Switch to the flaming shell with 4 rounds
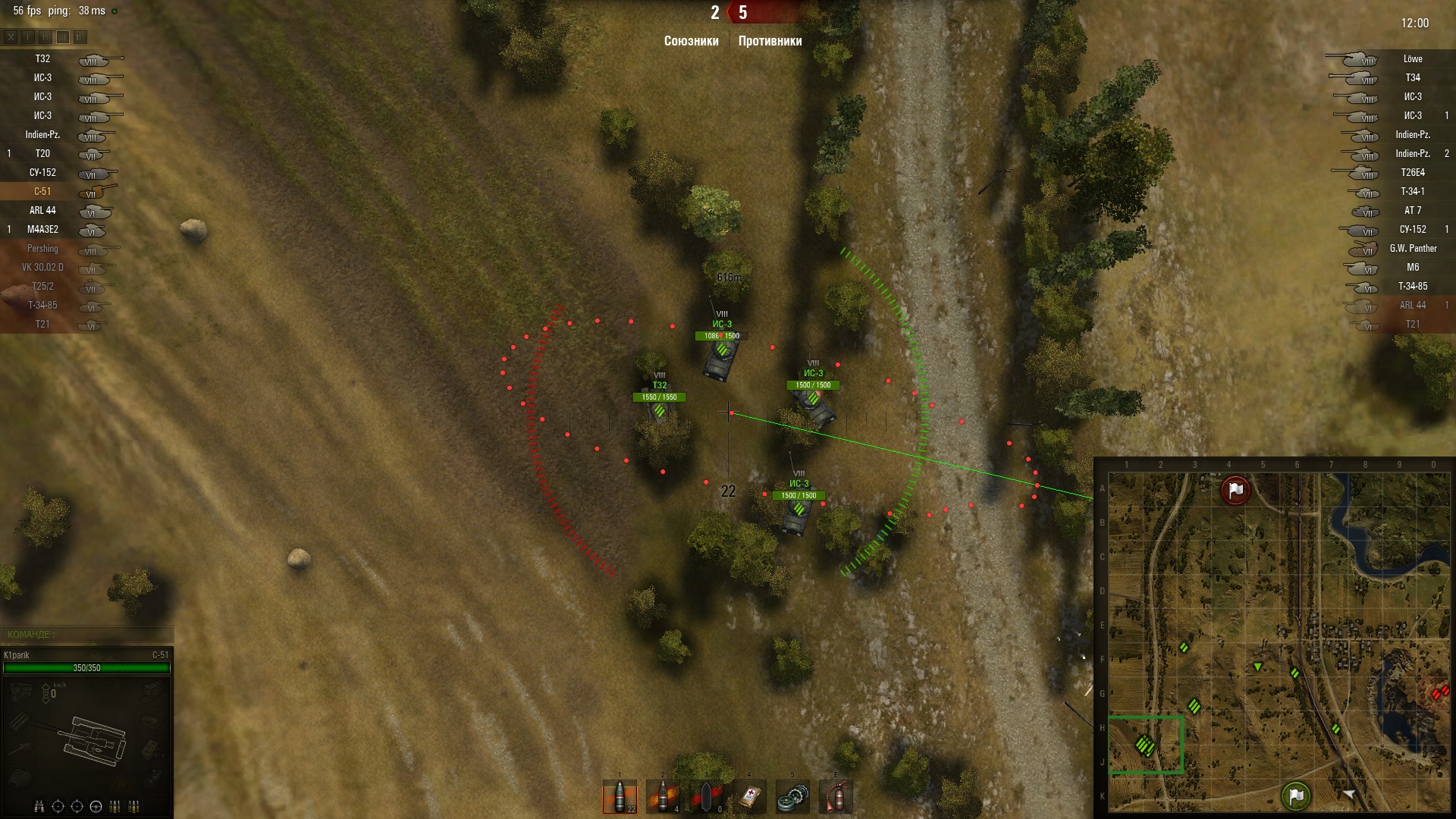The image size is (1456, 819). pos(663,797)
